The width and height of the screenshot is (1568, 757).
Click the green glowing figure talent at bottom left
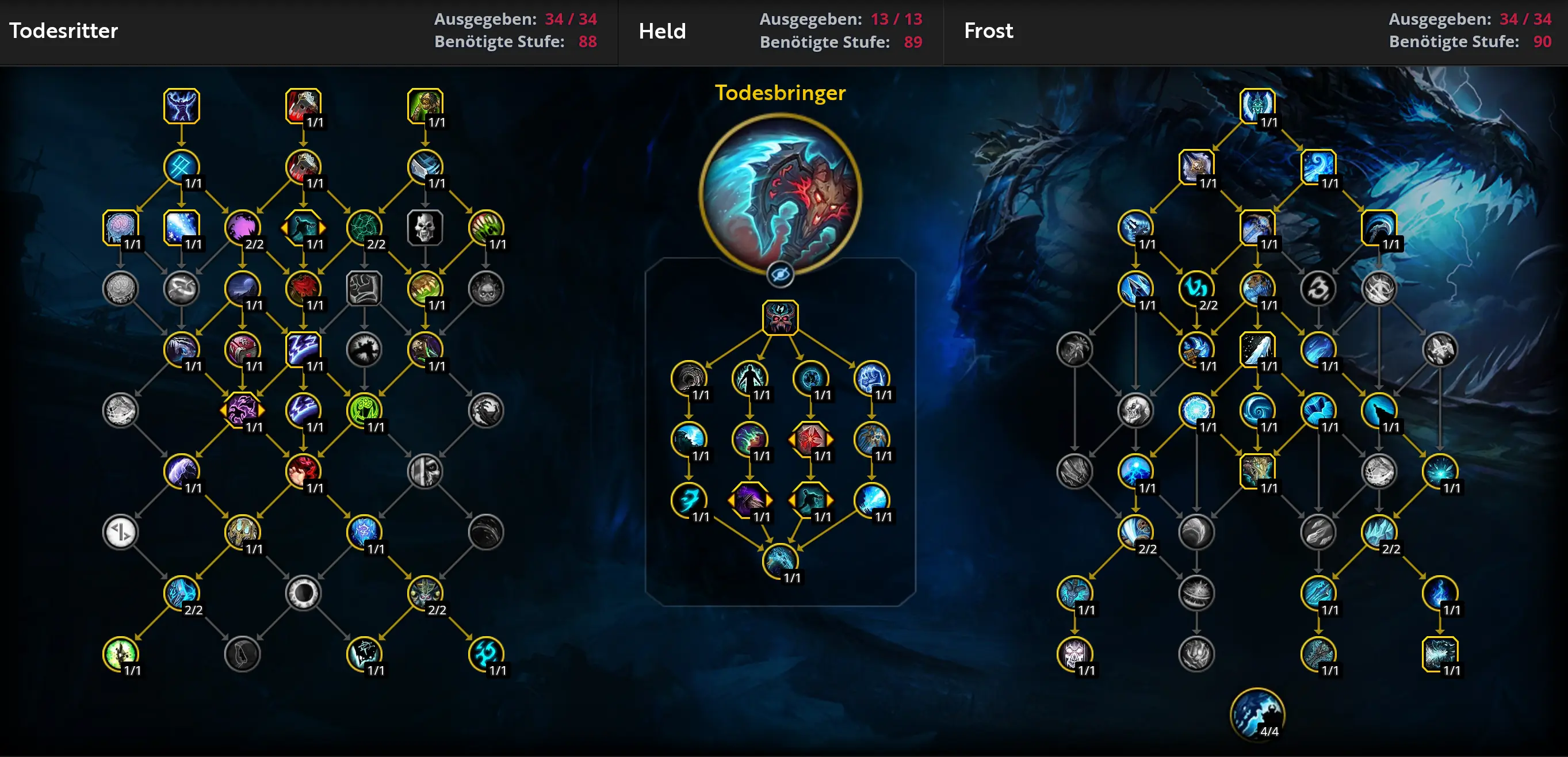pyautogui.click(x=121, y=653)
